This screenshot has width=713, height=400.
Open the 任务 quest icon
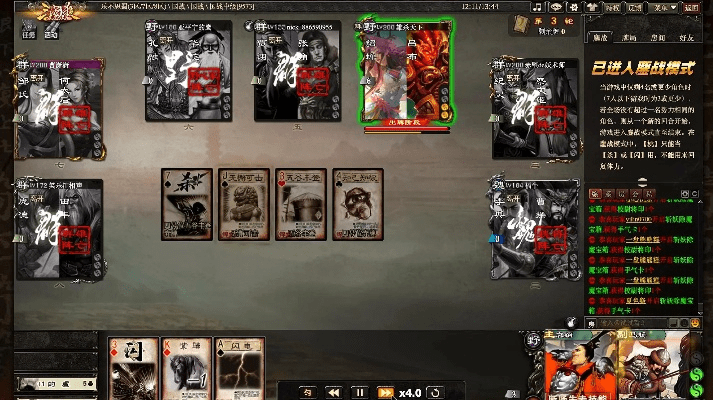point(28,31)
